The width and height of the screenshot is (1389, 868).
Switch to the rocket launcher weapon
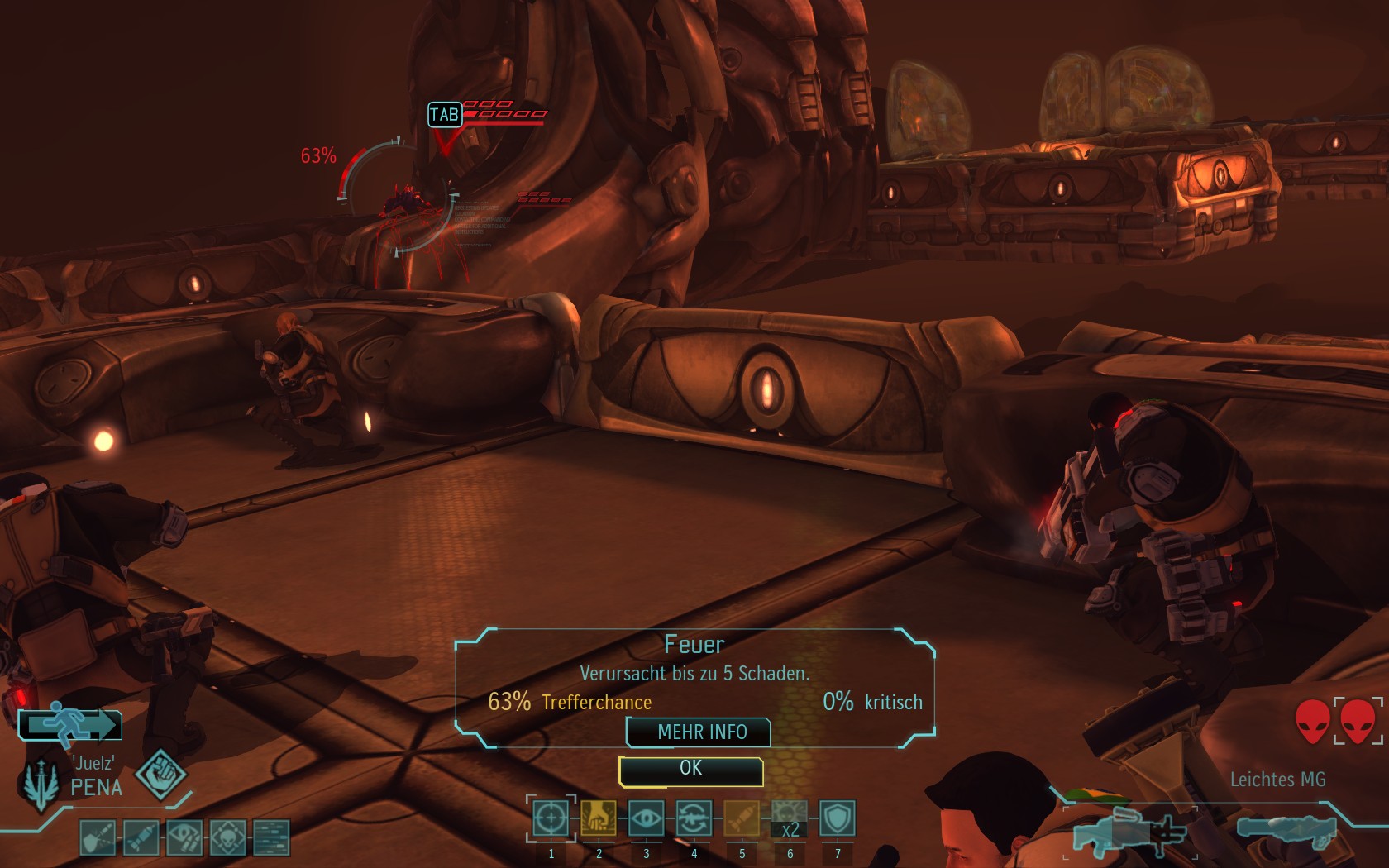1286,829
